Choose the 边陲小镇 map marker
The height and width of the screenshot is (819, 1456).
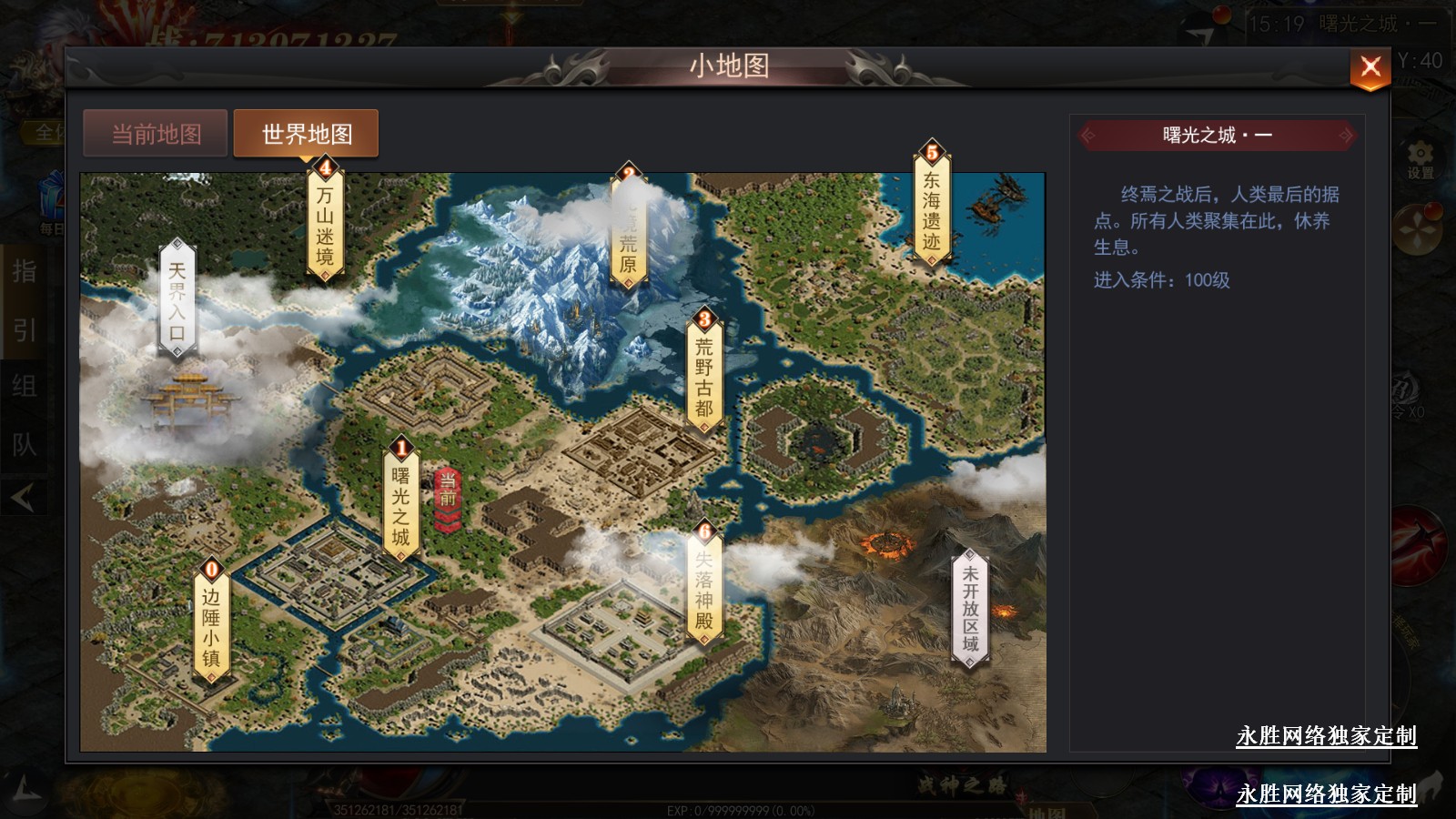click(211, 625)
